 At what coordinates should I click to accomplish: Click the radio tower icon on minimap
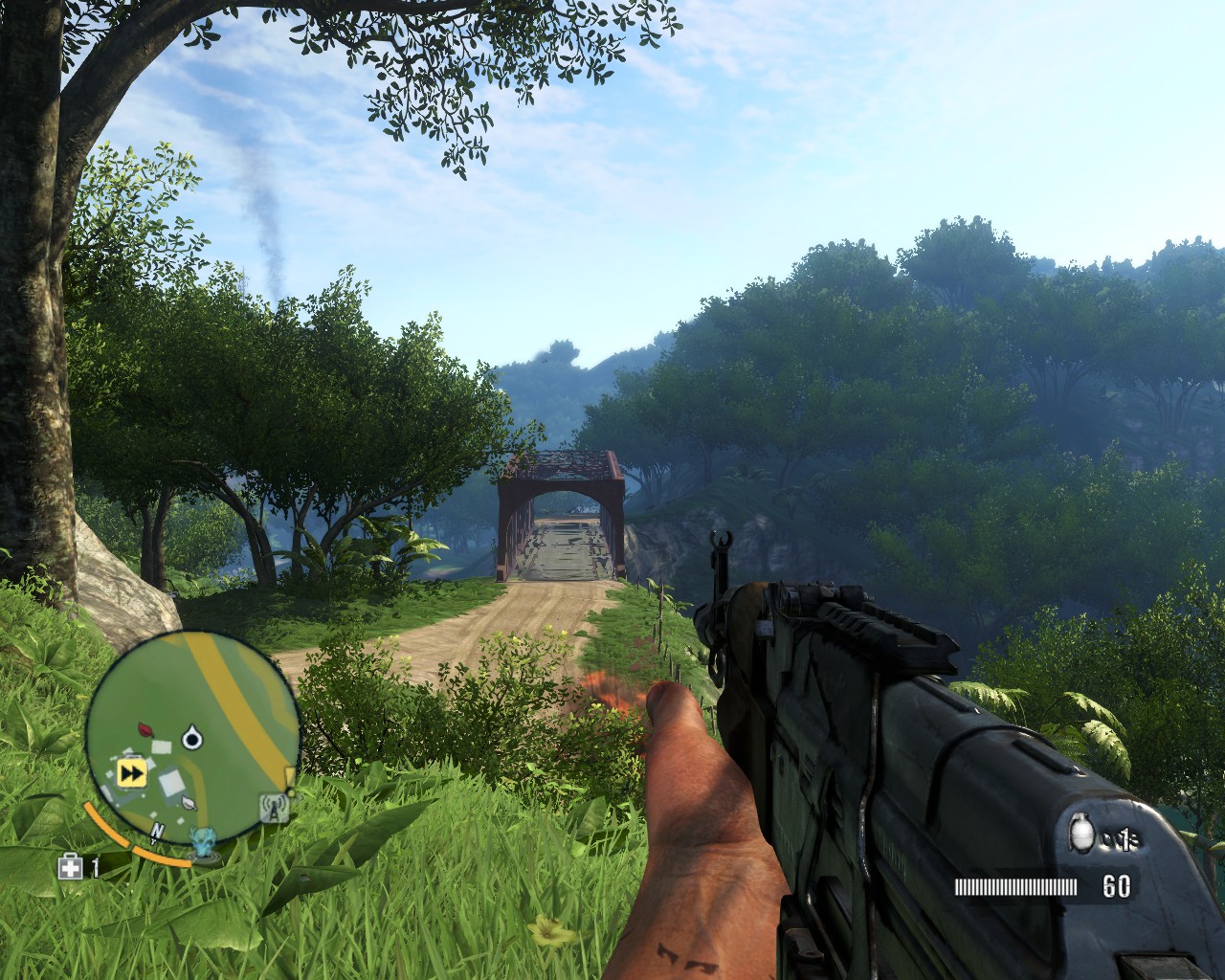tap(275, 810)
